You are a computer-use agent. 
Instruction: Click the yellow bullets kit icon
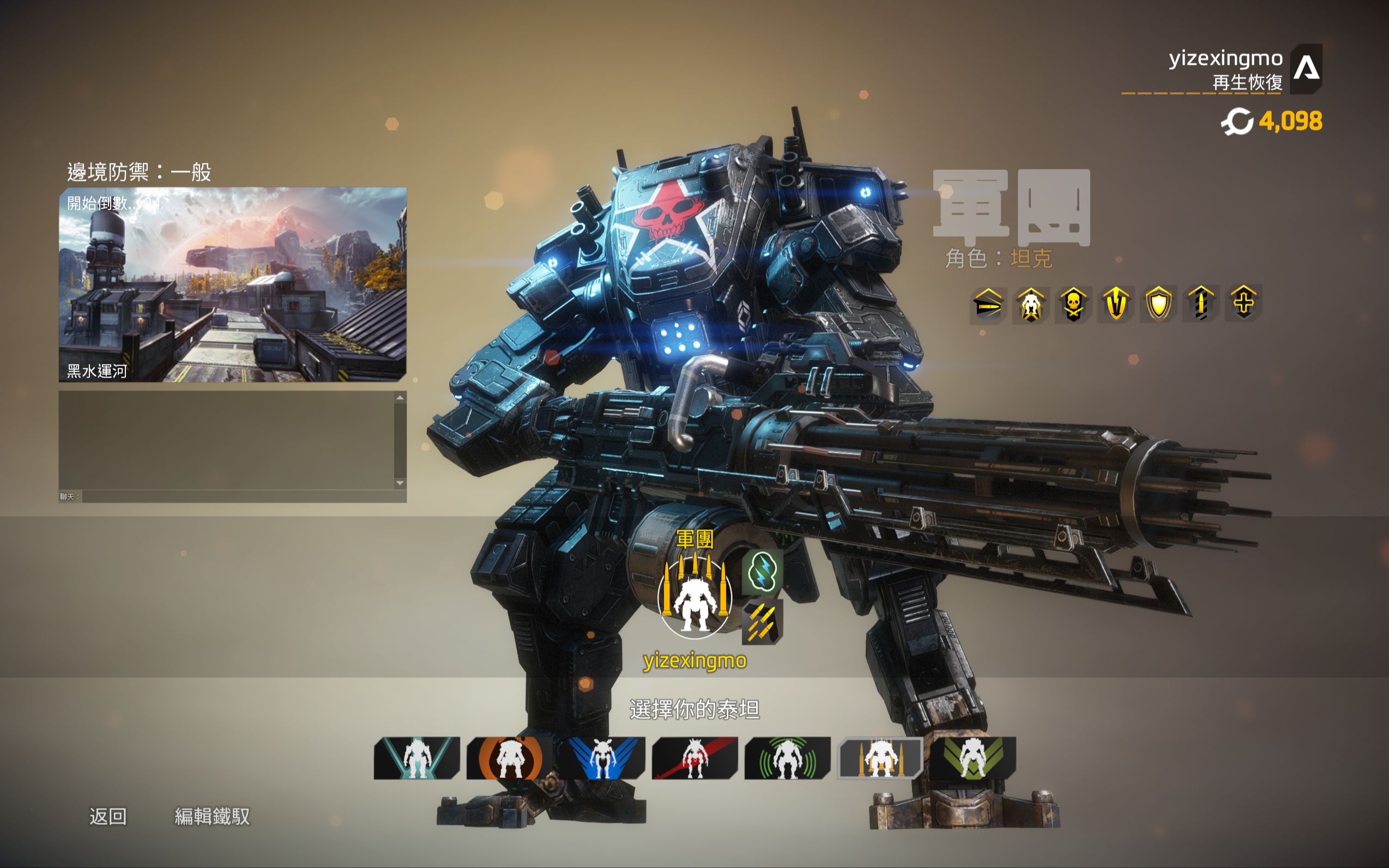(x=763, y=621)
